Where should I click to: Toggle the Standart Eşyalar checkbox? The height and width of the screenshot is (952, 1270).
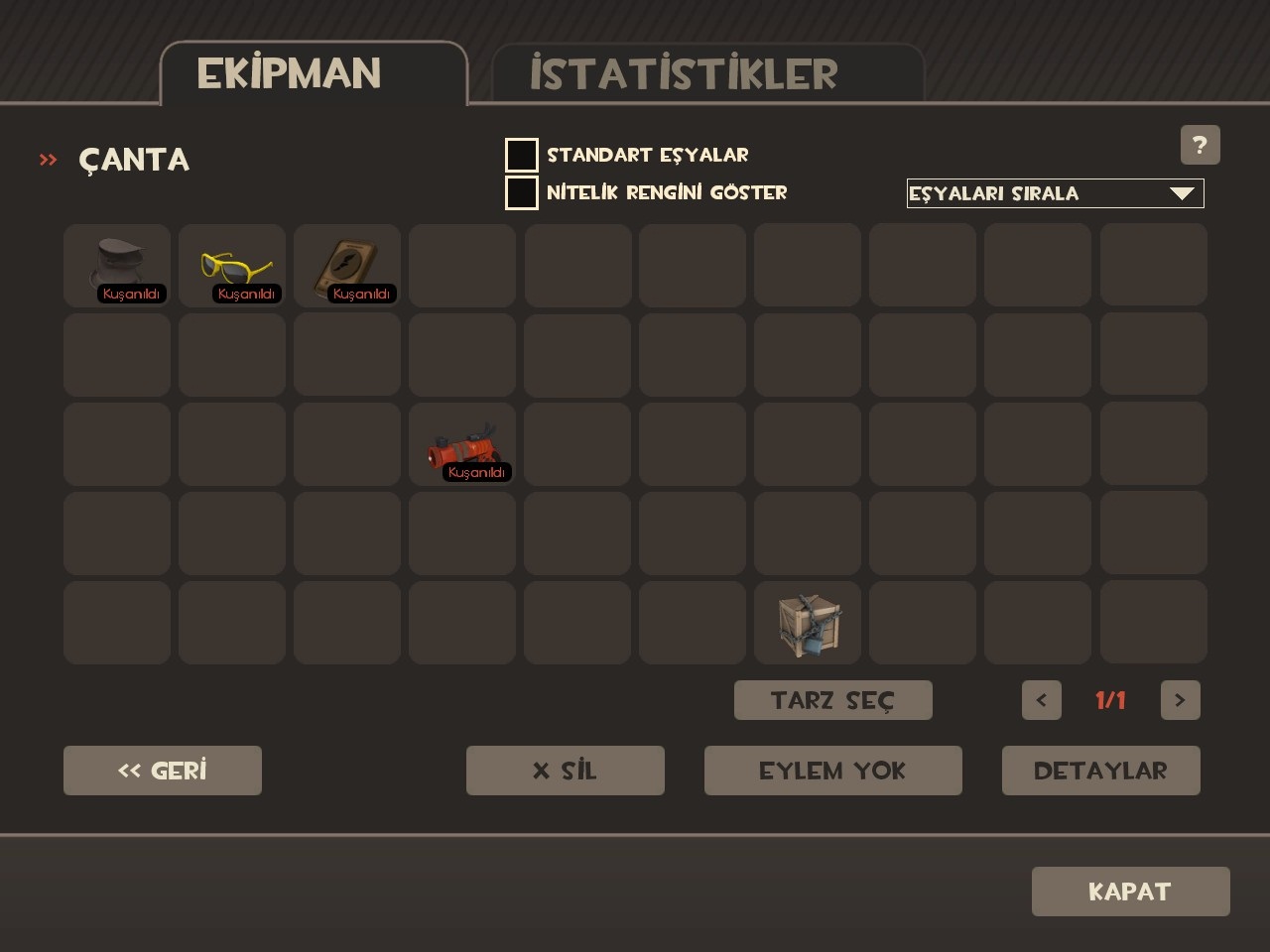522,156
